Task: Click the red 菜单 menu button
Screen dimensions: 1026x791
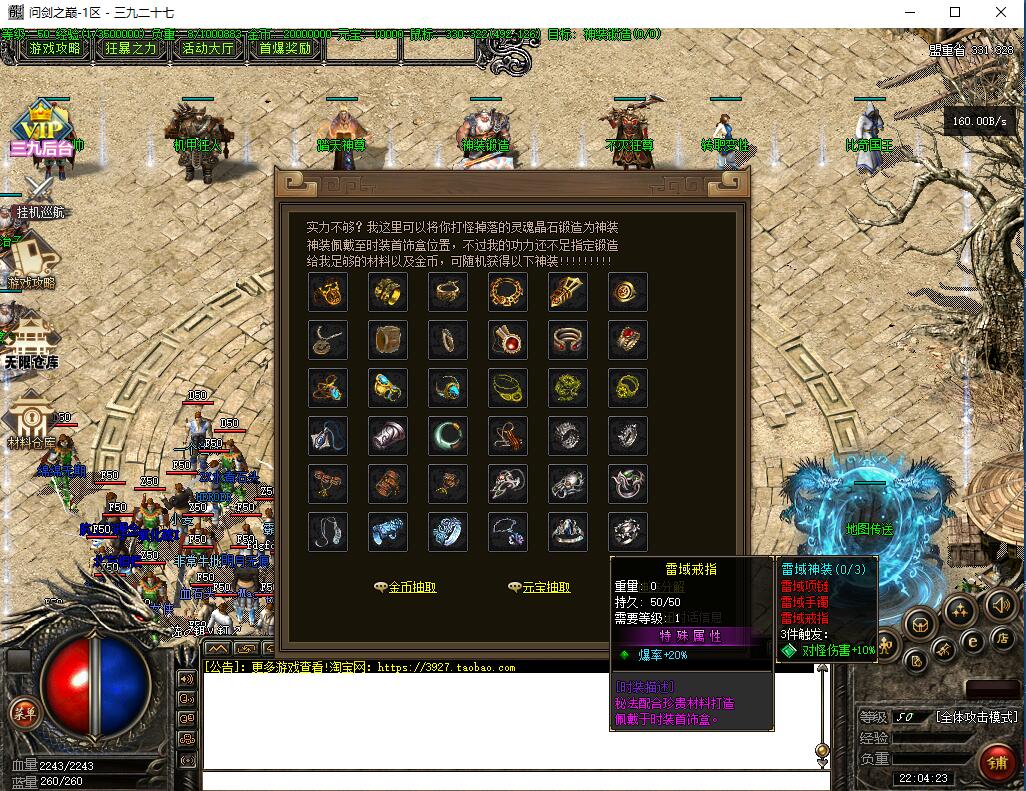Action: [x=22, y=711]
